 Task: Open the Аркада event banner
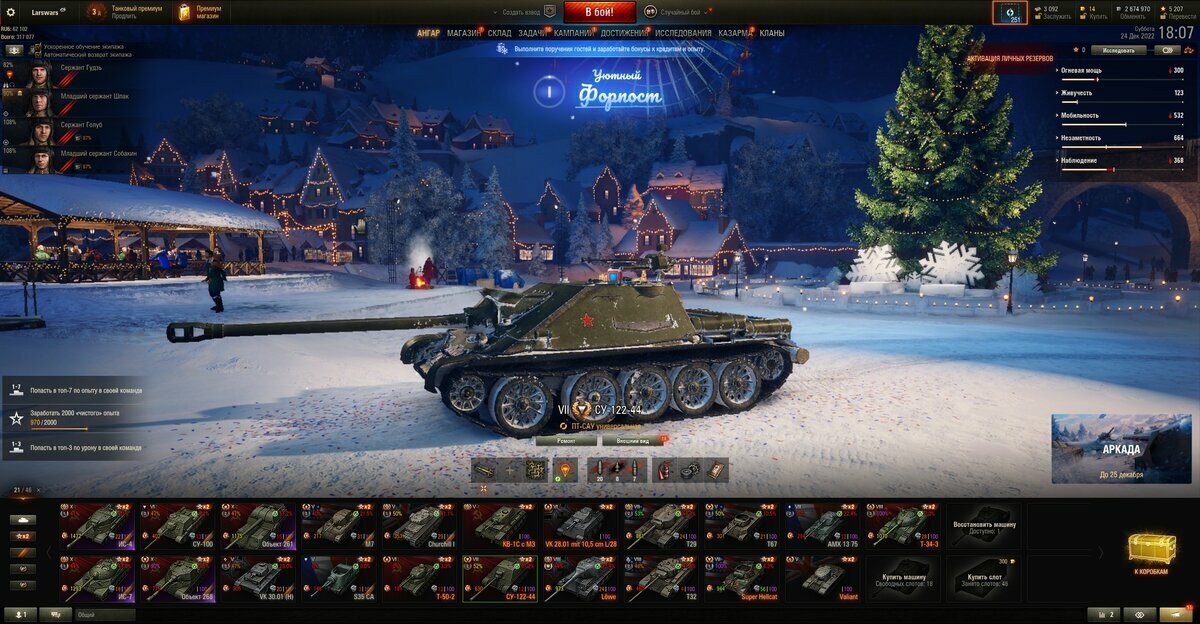pos(1121,448)
